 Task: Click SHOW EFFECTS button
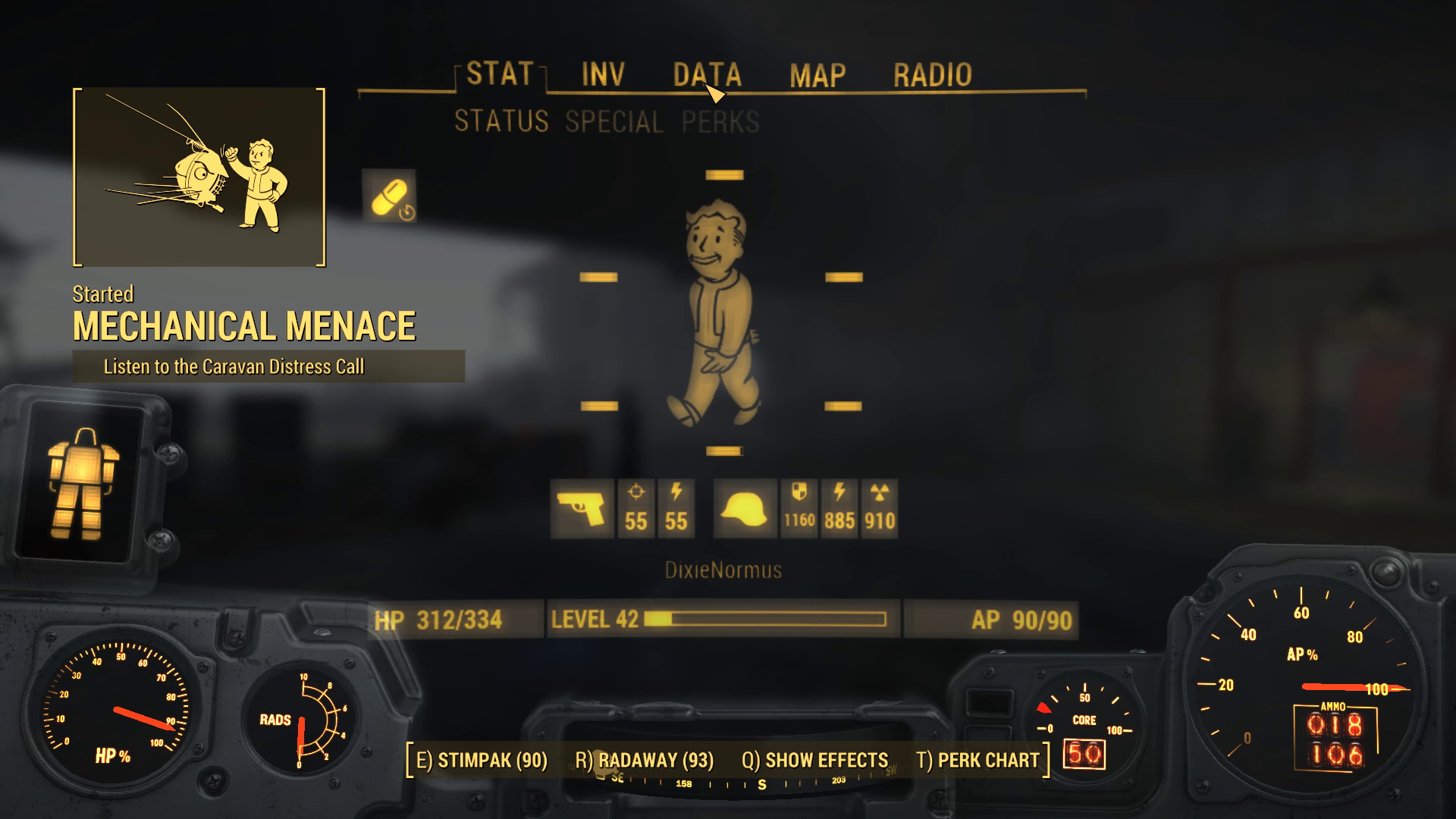[815, 760]
